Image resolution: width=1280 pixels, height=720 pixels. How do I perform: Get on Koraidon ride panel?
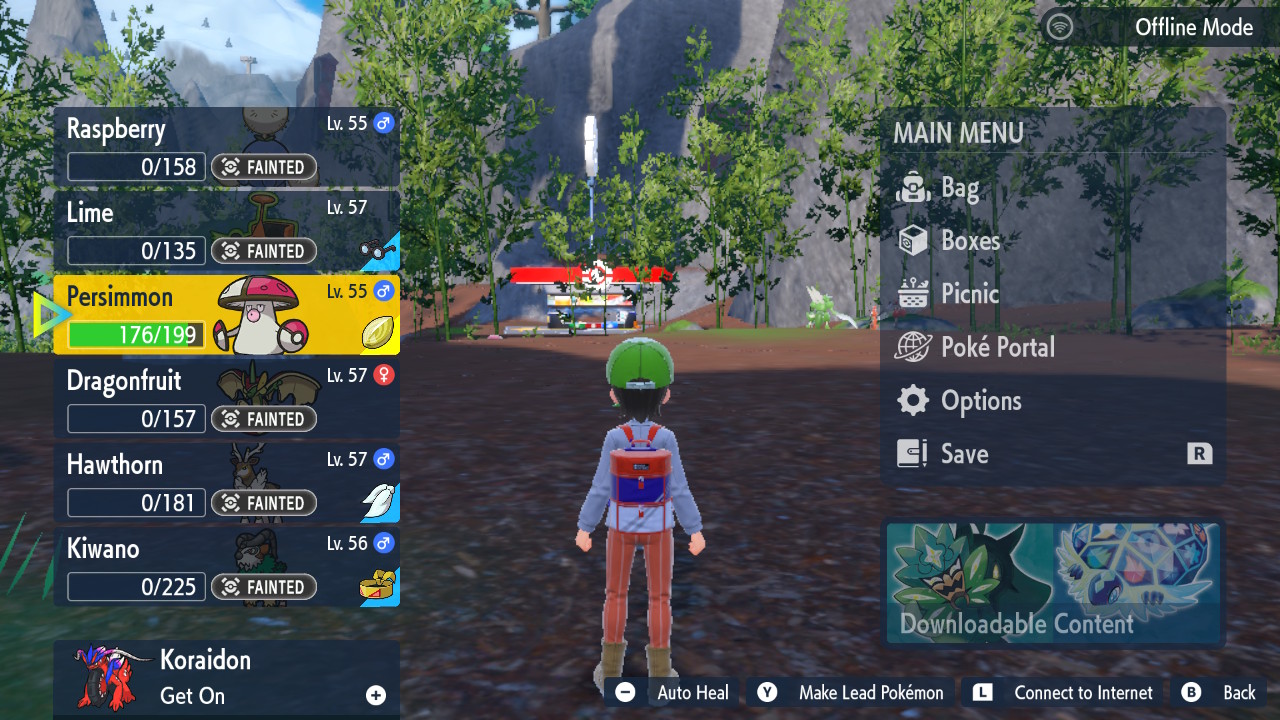click(226, 679)
